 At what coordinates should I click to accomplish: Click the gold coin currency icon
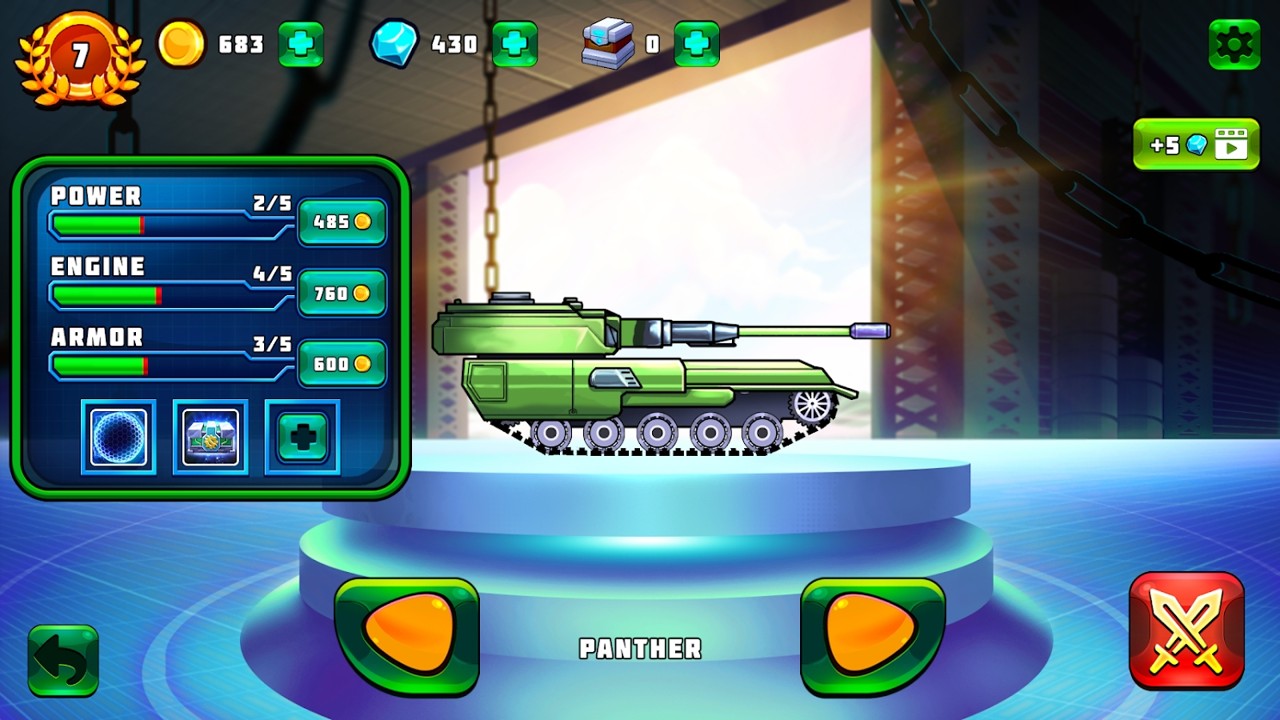coord(181,45)
